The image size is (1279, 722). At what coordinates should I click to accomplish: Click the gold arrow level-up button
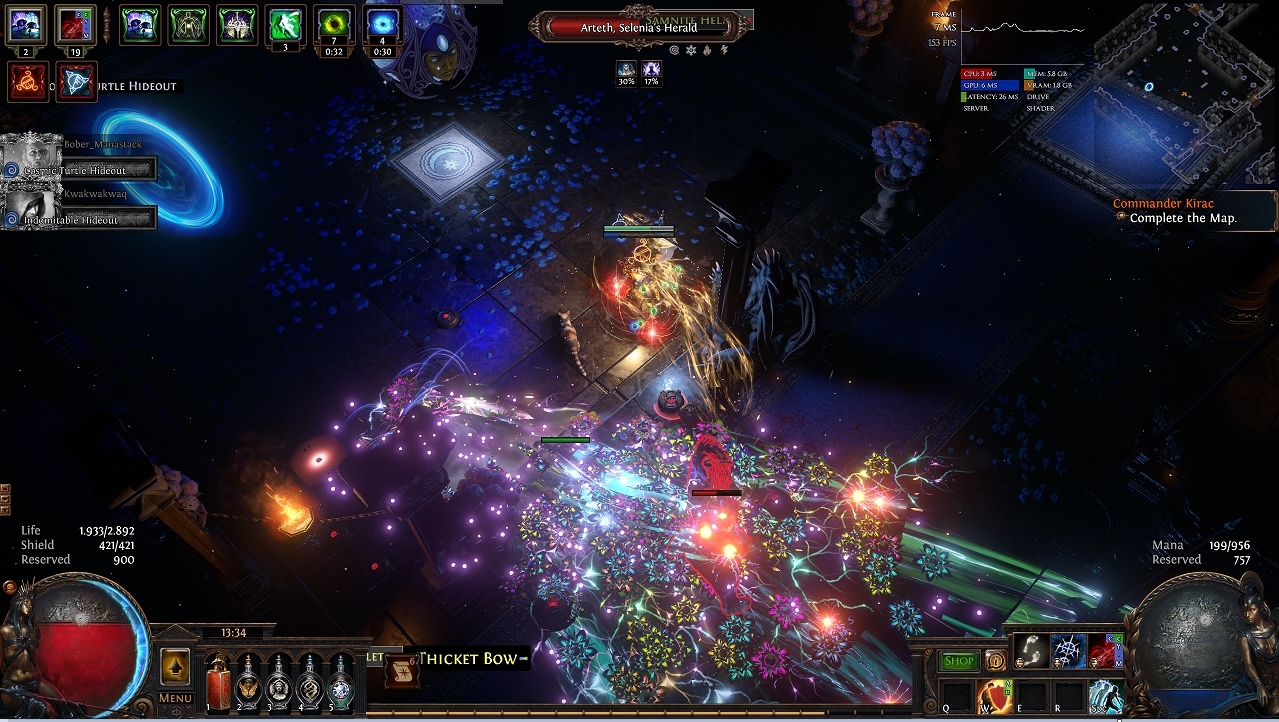click(175, 665)
